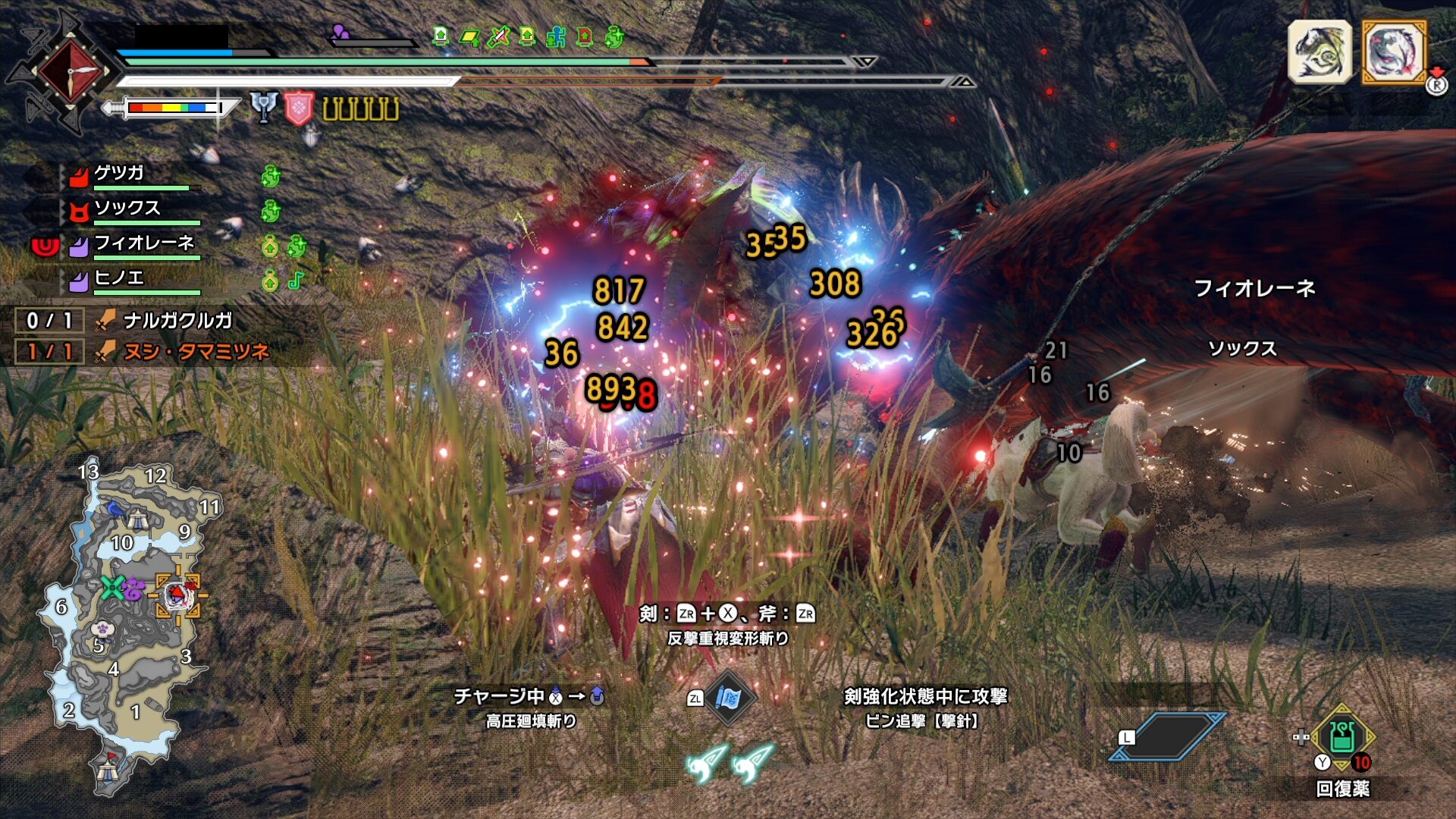Select party member ソックス
Image resolution: width=1456 pixels, height=819 pixels.
pos(127,209)
